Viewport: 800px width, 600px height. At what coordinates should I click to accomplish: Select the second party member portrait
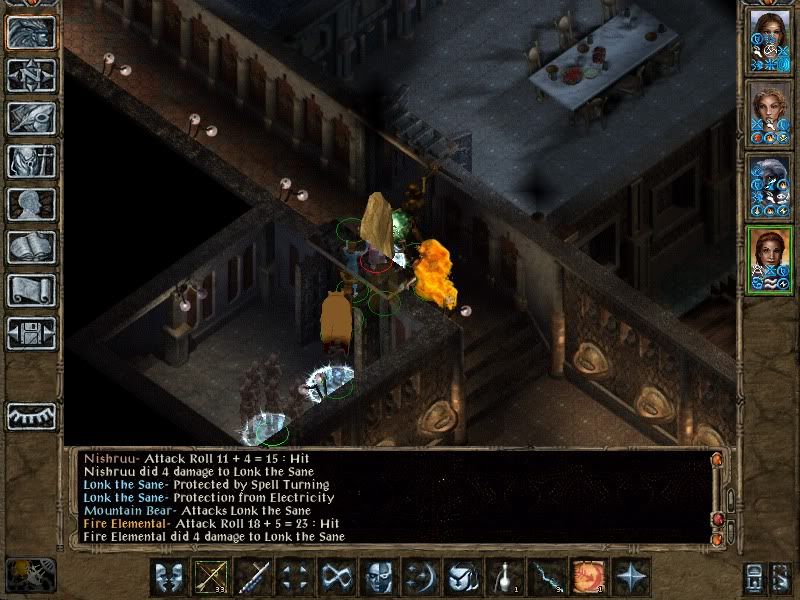point(770,113)
